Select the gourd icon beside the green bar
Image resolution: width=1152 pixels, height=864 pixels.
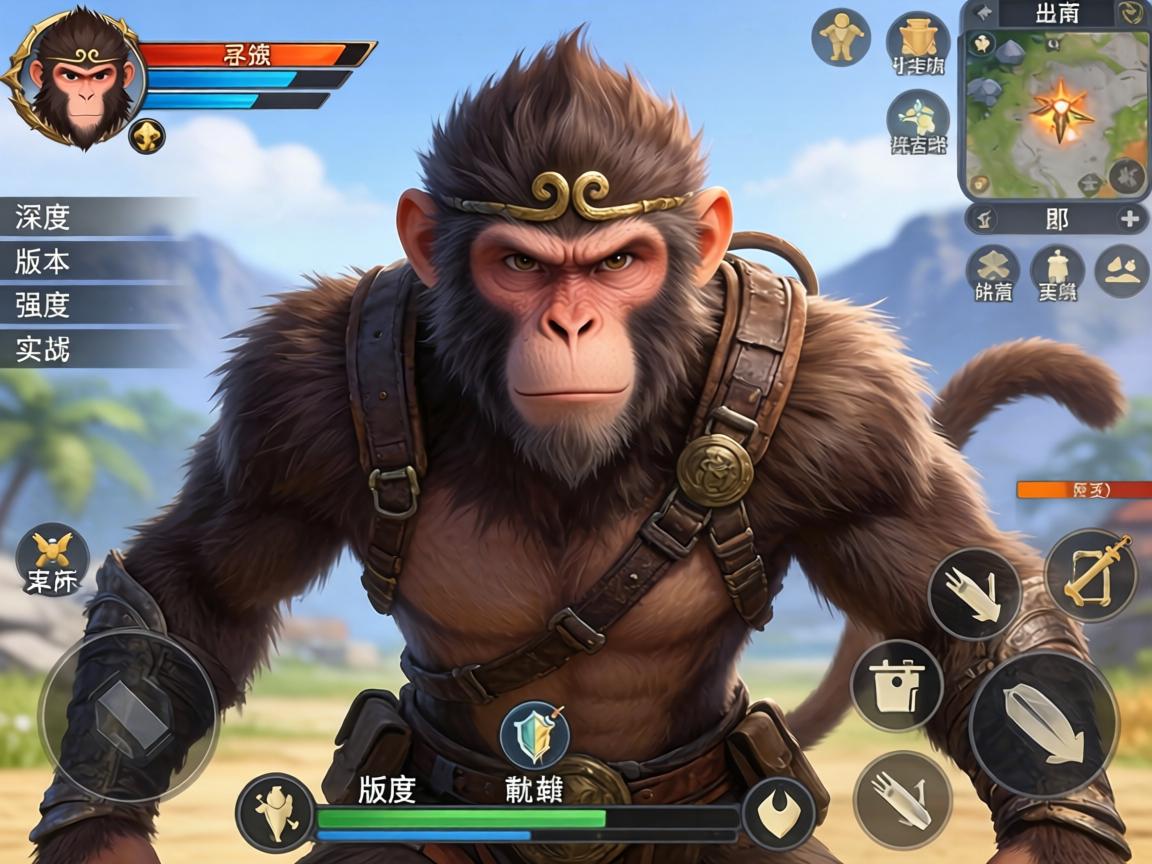[275, 813]
